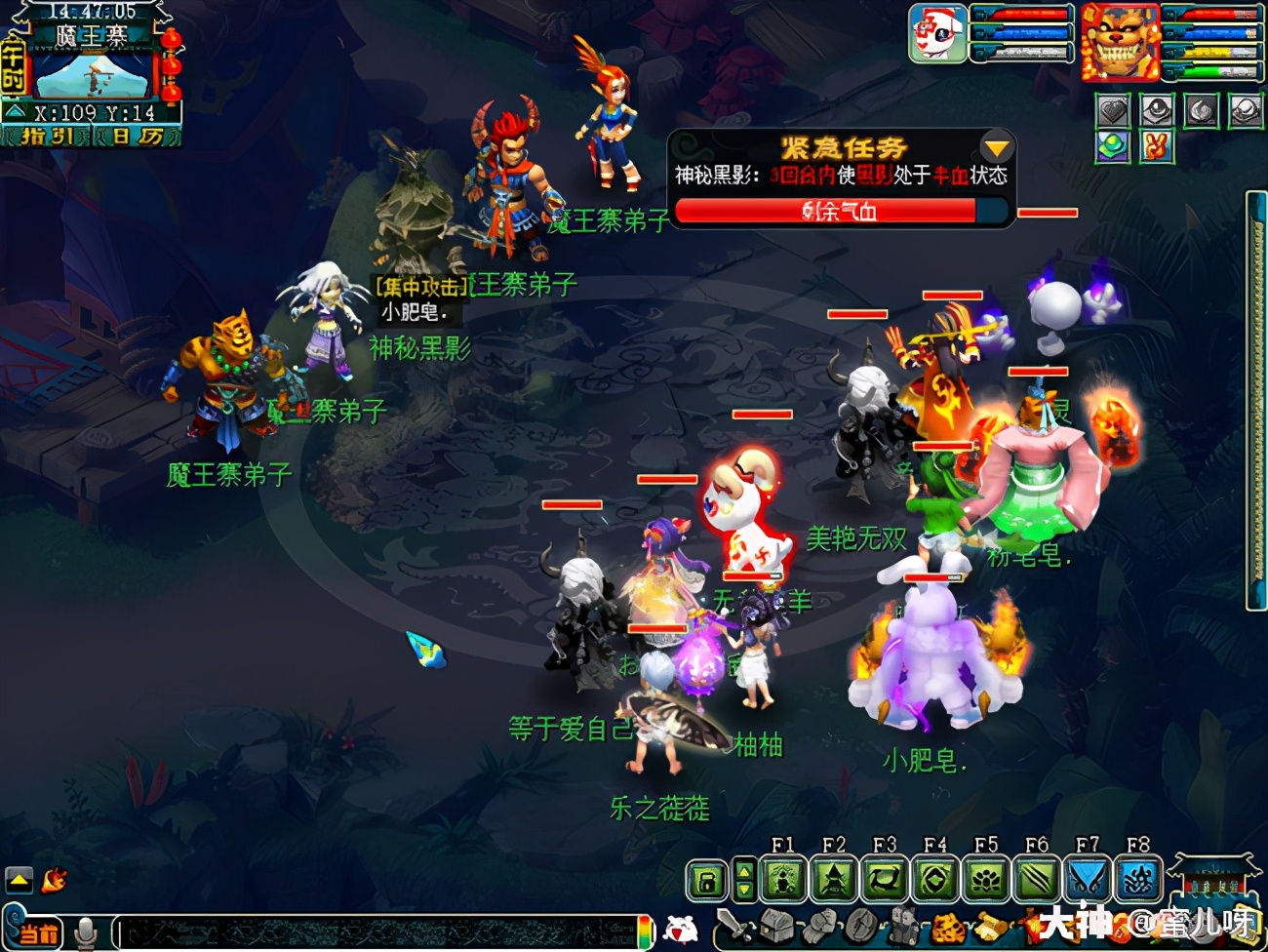
Task: Select the white dog pet portrait
Action: pyautogui.click(x=937, y=34)
